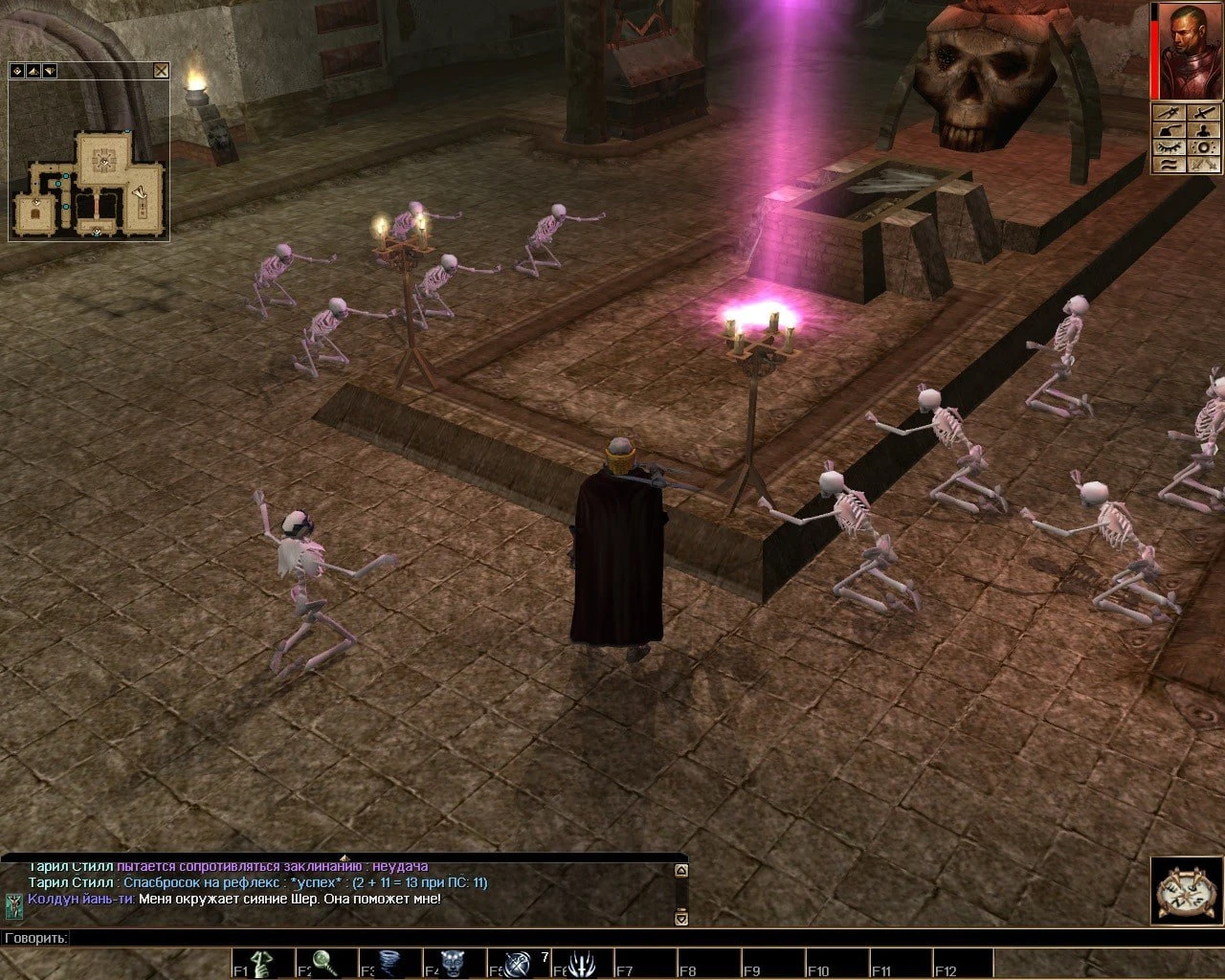Select the F4 panther-face quickslot
Image resolution: width=1225 pixels, height=980 pixels.
[457, 961]
